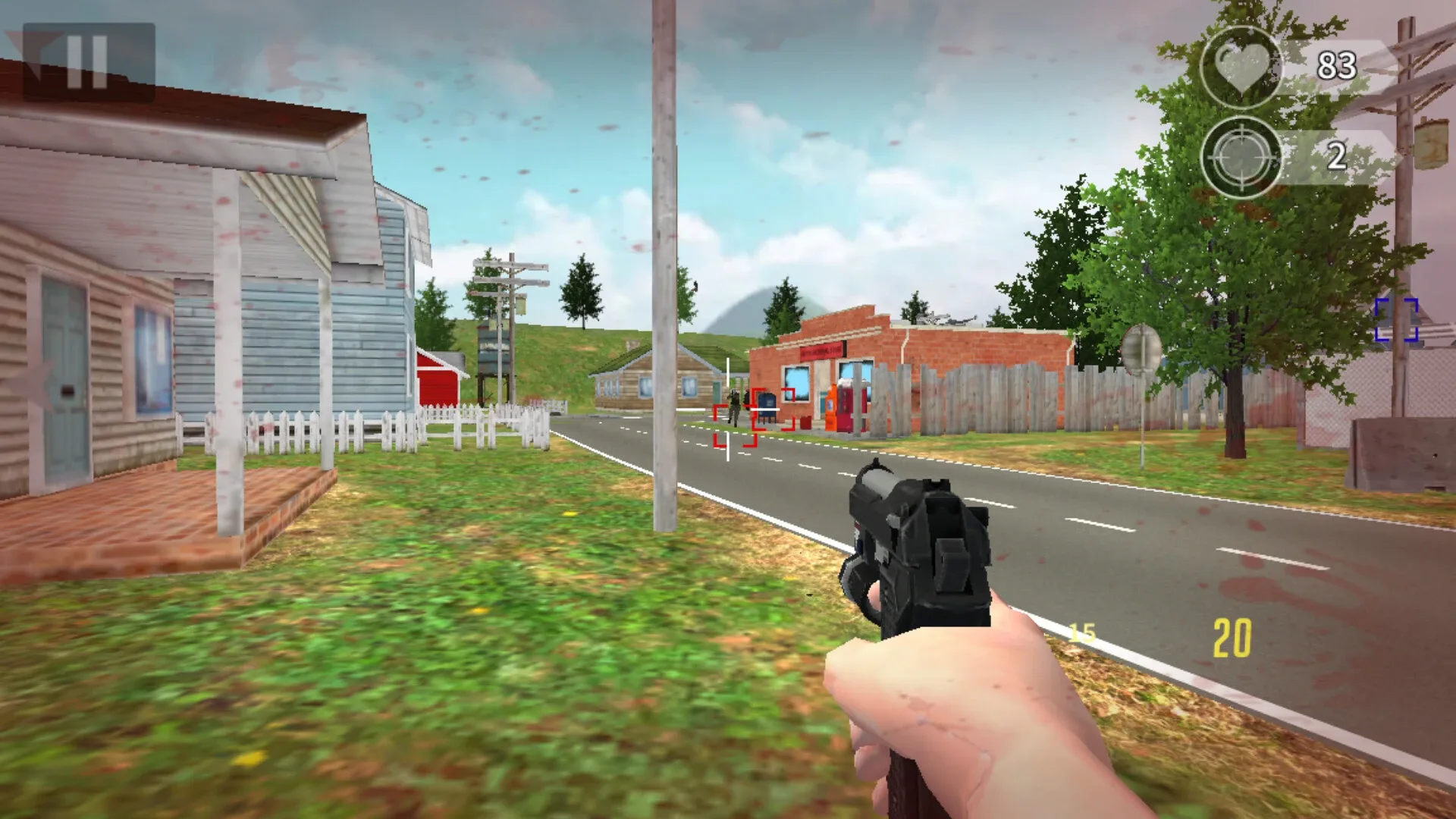The width and height of the screenshot is (1456, 819).
Task: Tap the white aiming reticle mid-screen
Action: tap(727, 409)
